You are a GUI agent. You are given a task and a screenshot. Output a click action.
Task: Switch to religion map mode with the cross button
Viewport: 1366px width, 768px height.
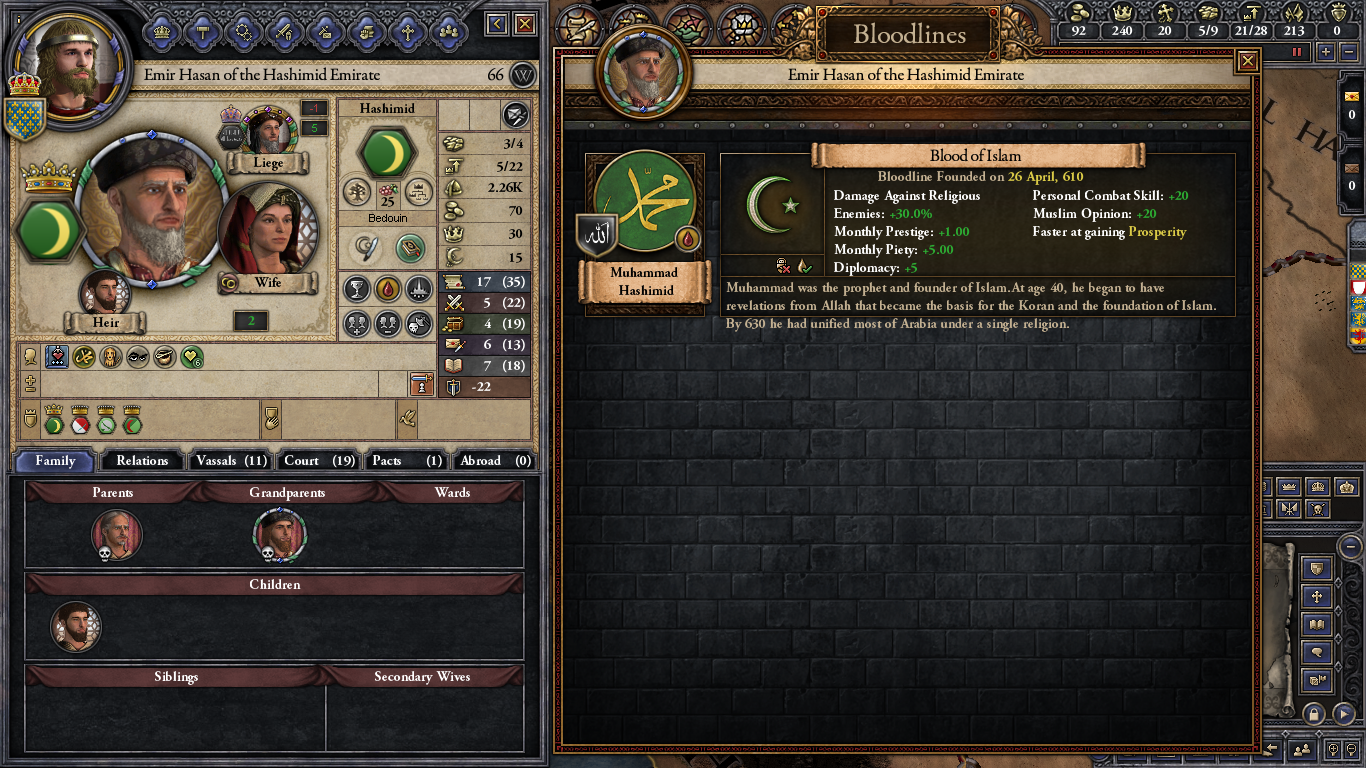(1317, 595)
